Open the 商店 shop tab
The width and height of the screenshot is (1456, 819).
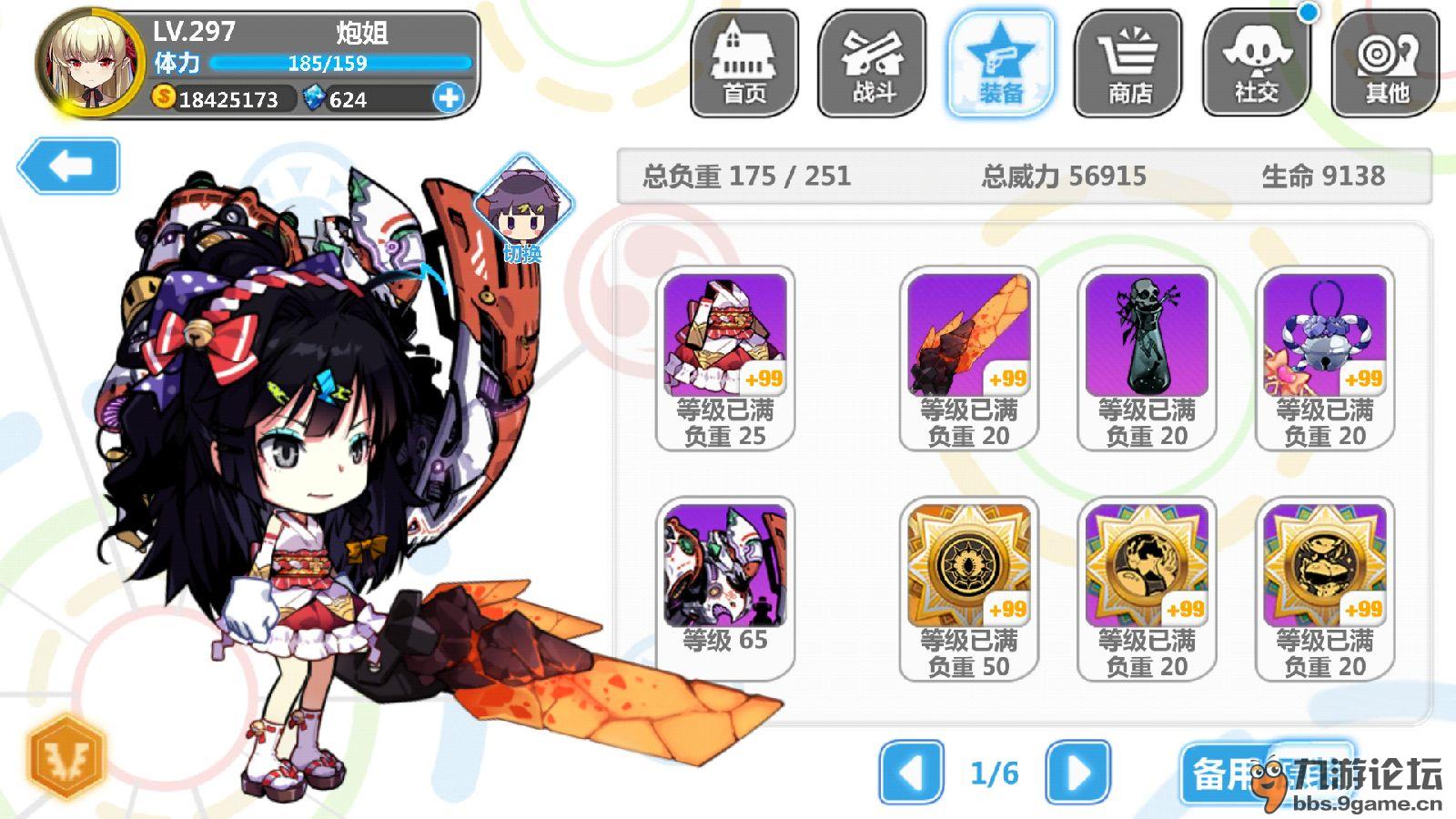pyautogui.click(x=1128, y=64)
